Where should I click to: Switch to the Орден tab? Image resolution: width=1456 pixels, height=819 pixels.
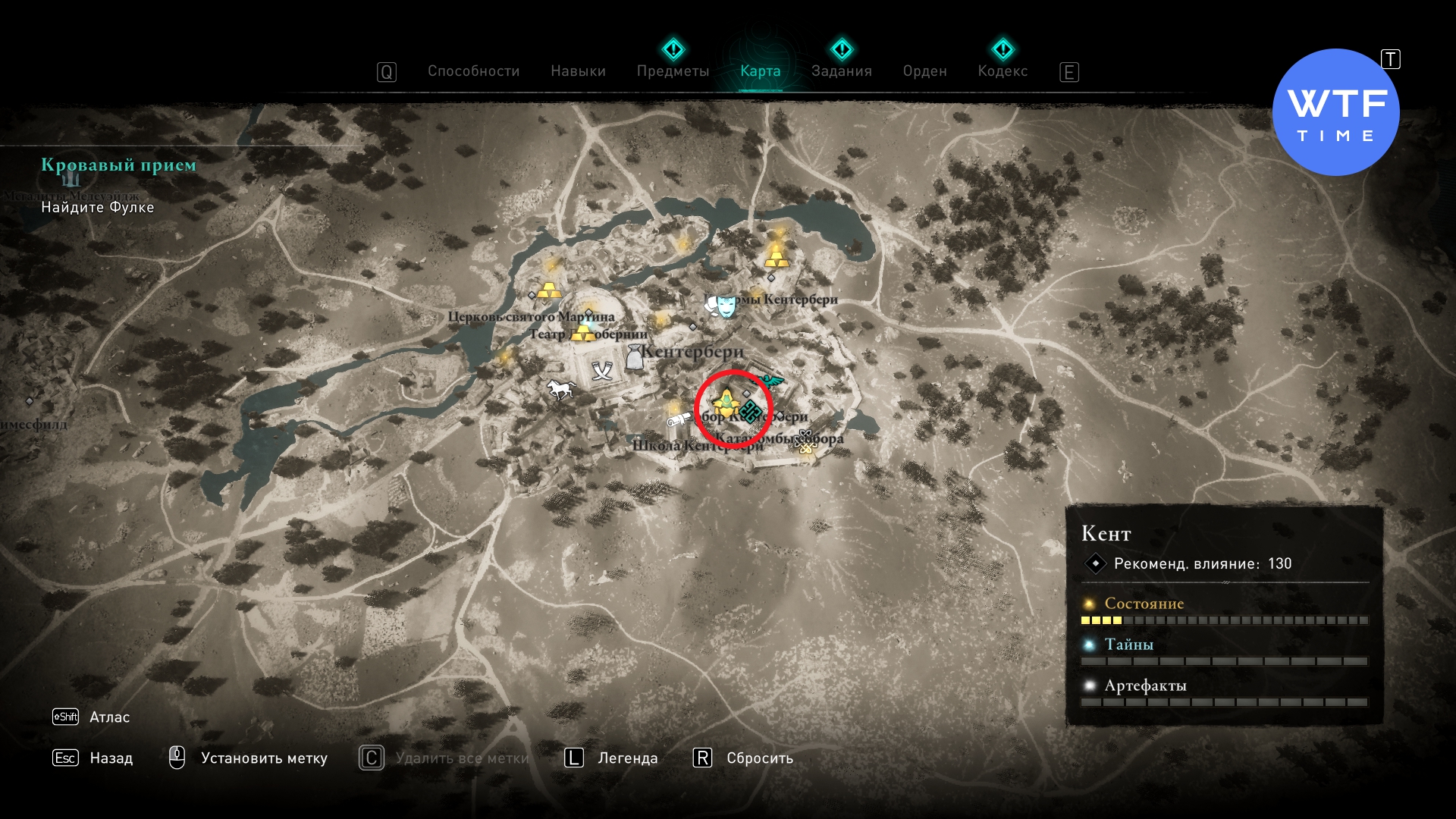924,71
